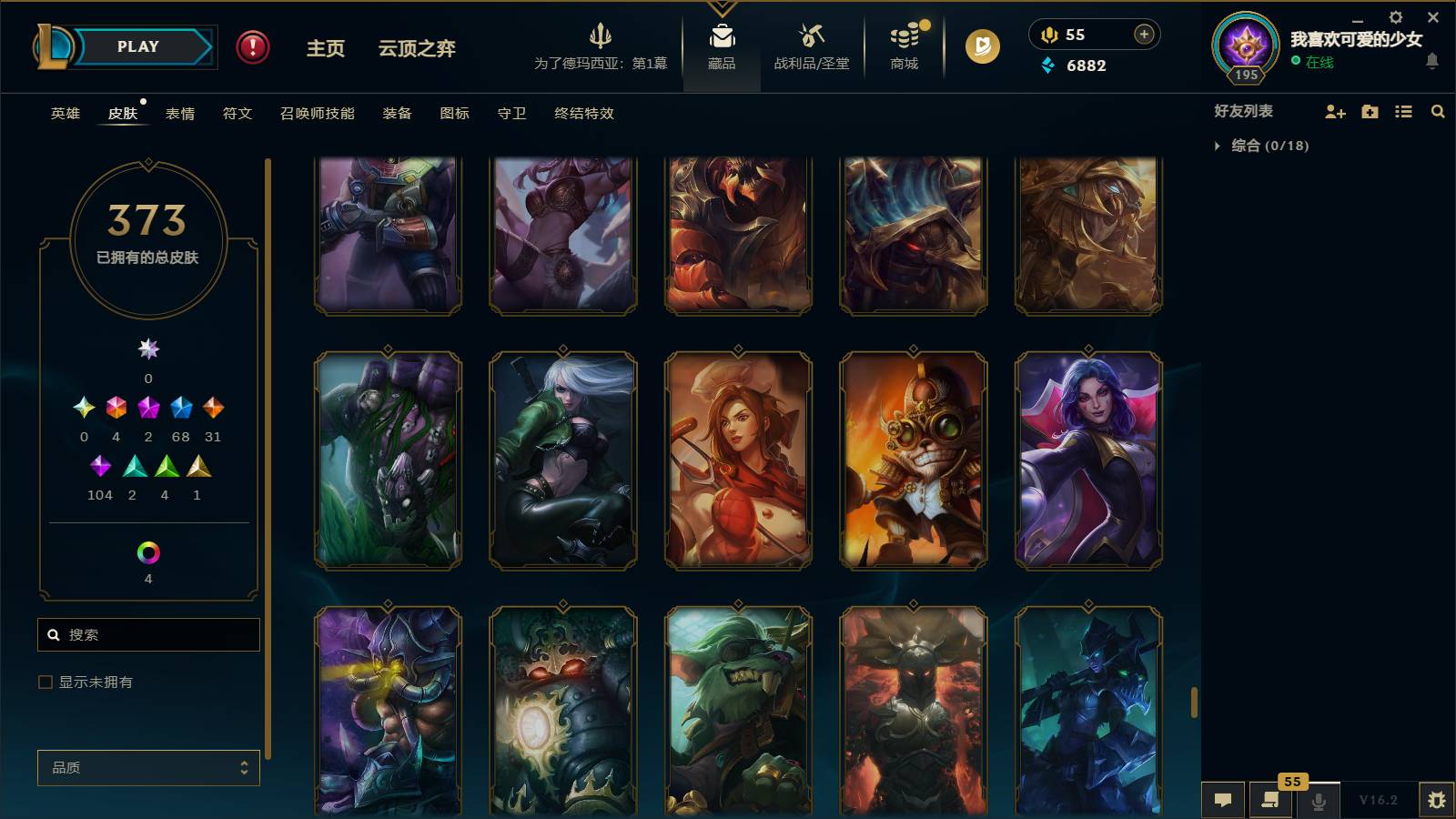Click the add friend icon
The width and height of the screenshot is (1456, 819).
tap(1335, 111)
